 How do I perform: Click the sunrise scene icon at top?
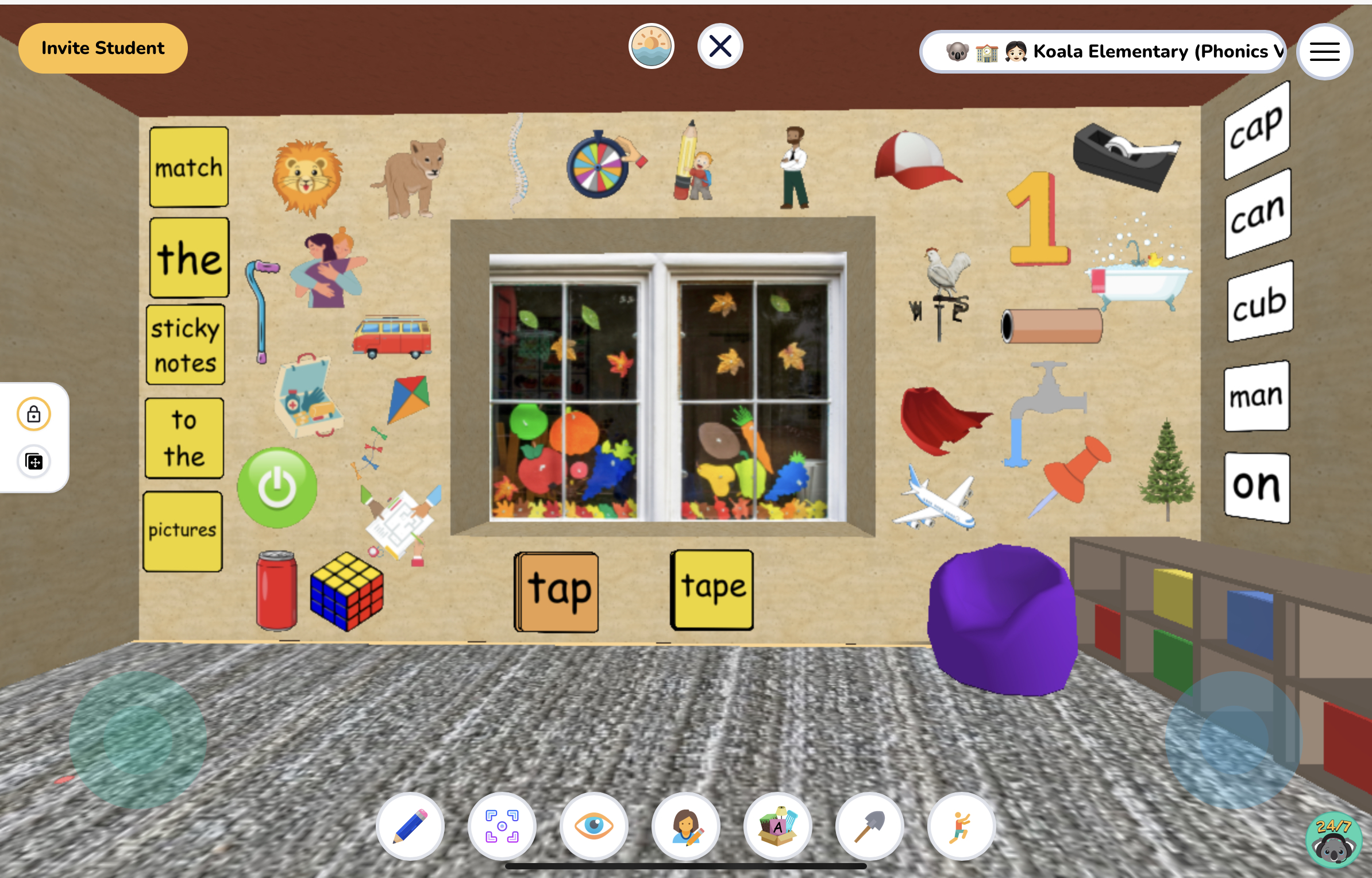pos(652,46)
